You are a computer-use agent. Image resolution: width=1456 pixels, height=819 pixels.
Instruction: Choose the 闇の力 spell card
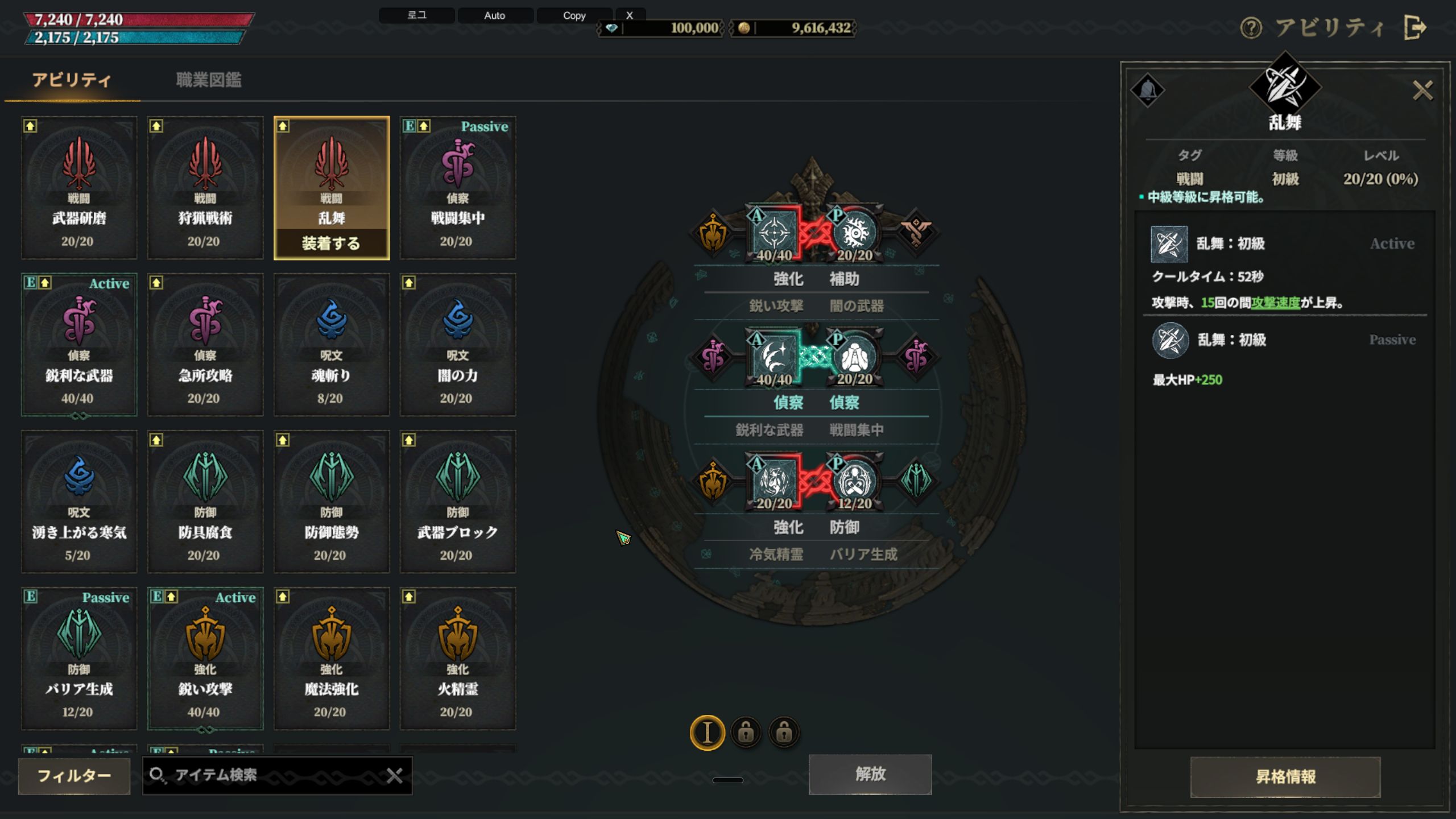pos(458,345)
